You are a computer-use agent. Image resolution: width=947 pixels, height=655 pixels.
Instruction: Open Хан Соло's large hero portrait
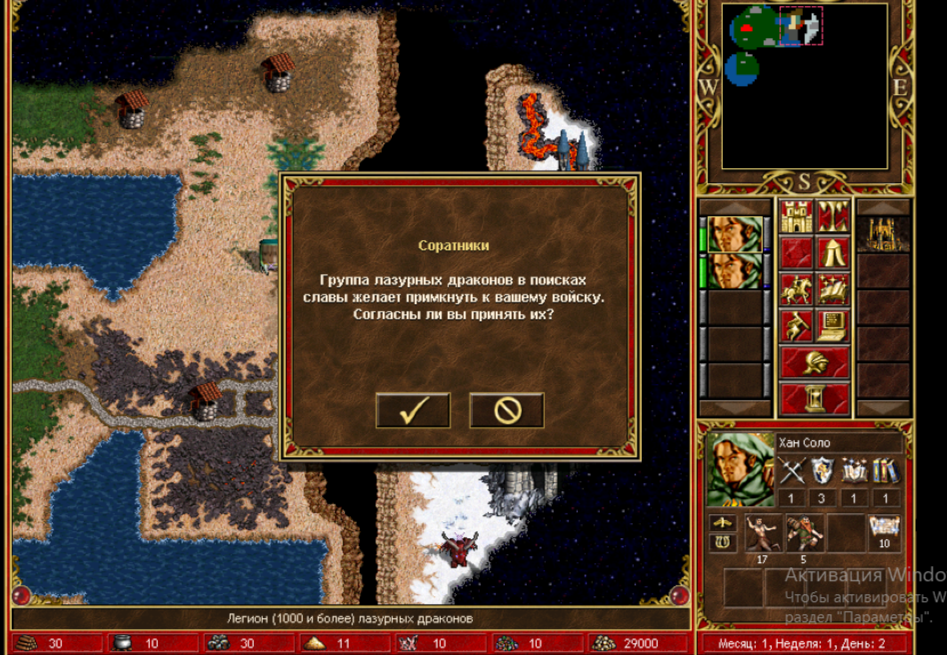[x=741, y=469]
